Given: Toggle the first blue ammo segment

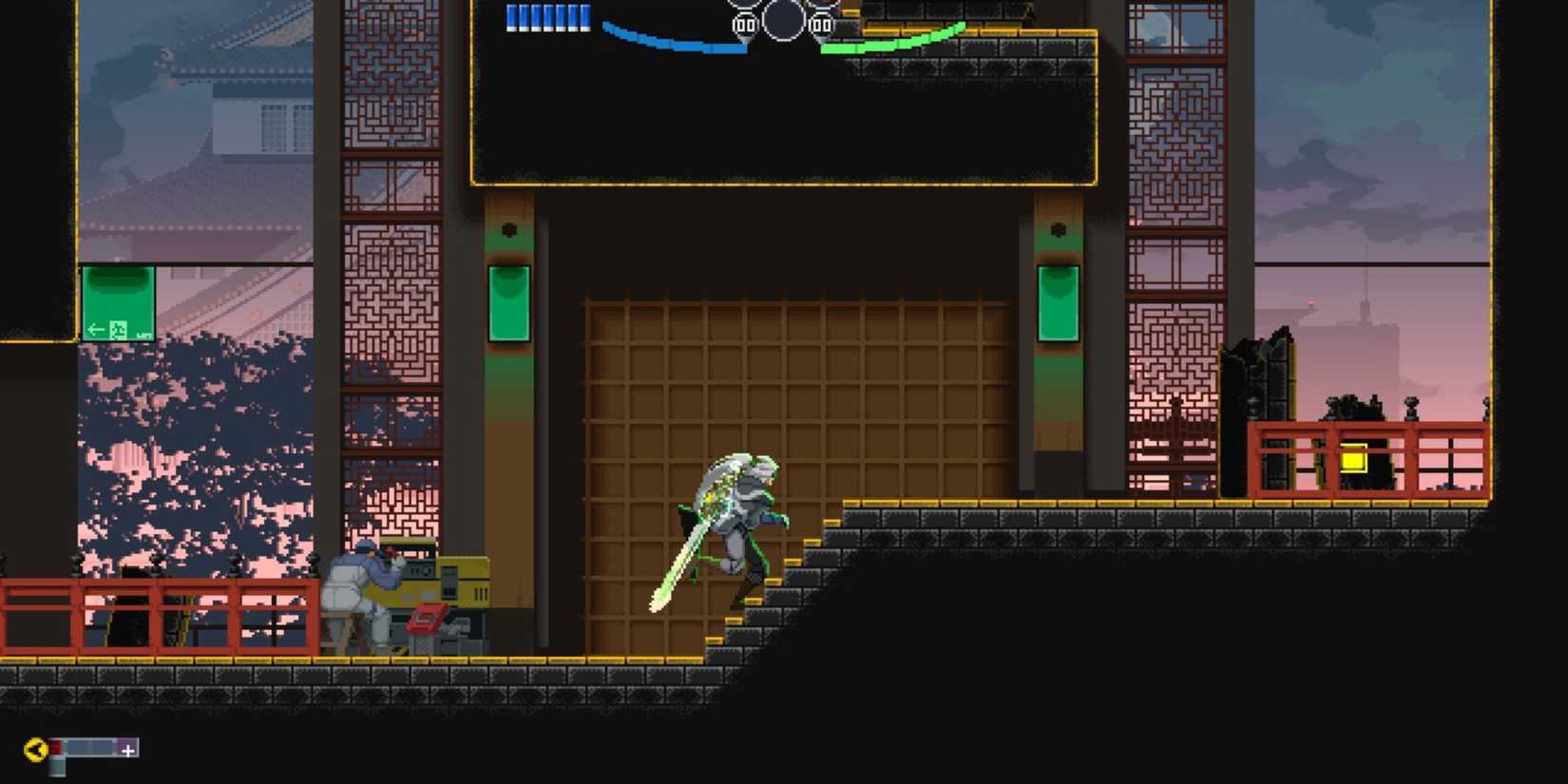Looking at the screenshot, I should point(513,15).
